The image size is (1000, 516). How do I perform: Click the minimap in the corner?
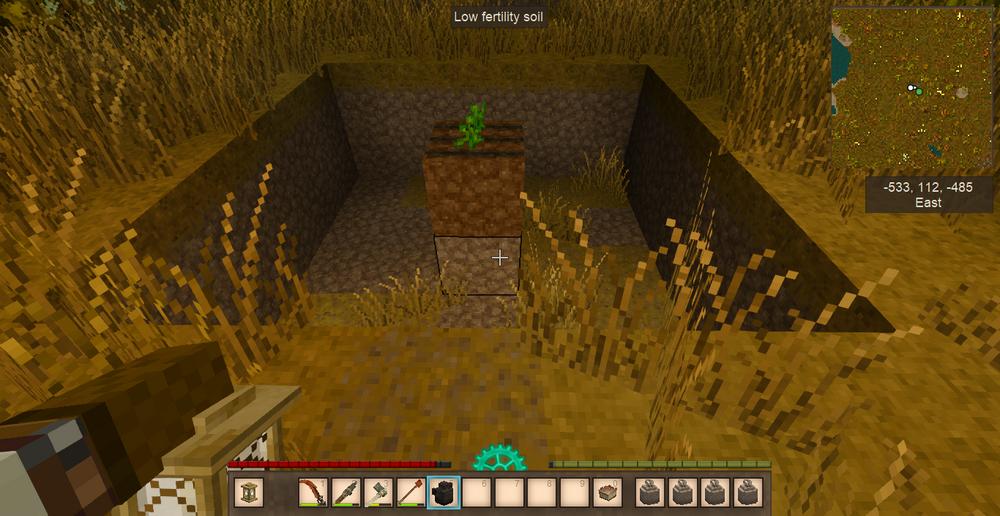point(914,88)
